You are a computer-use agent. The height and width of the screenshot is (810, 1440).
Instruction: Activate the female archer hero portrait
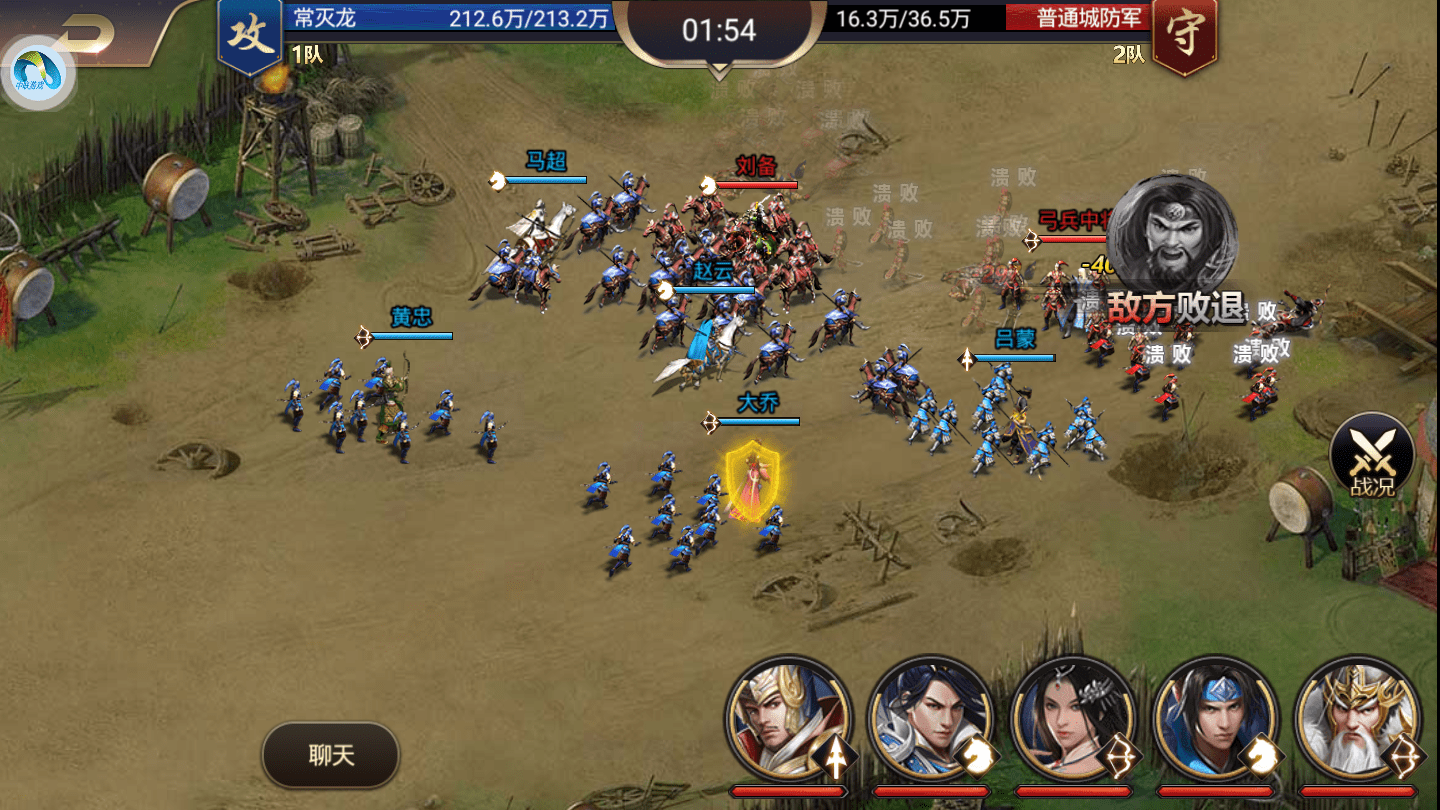[x=1073, y=718]
